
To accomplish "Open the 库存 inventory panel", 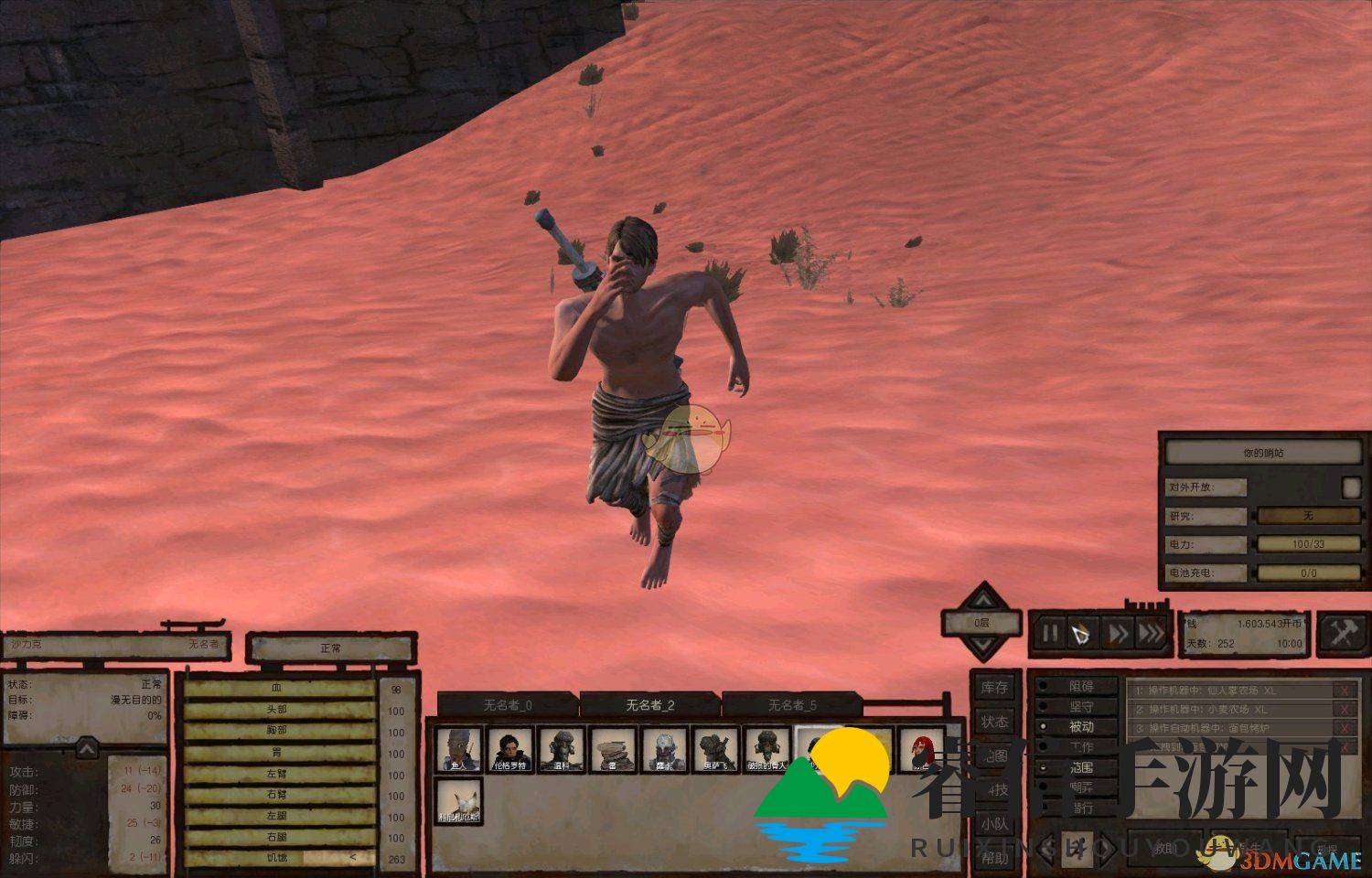I will coord(994,688).
